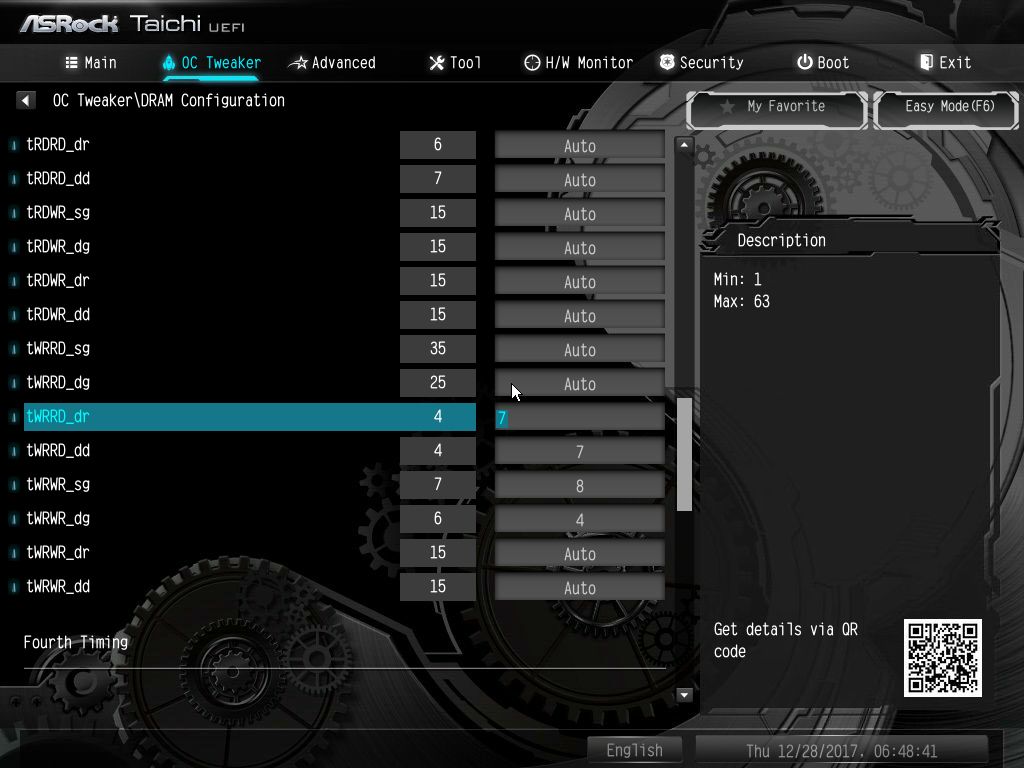
Task: Select the Tool tab
Action: point(455,63)
